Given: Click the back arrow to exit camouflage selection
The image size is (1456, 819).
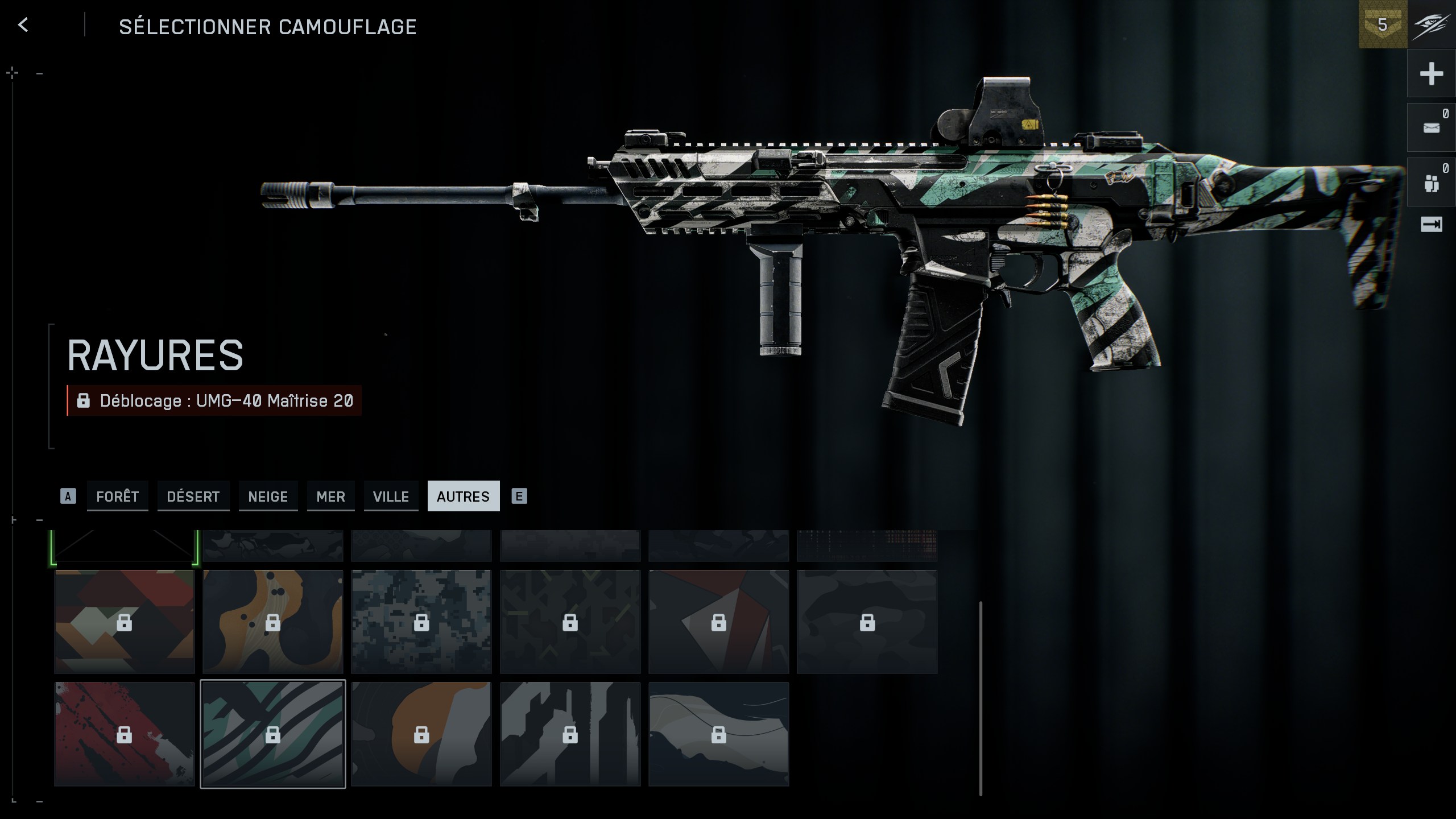Looking at the screenshot, I should [x=23, y=25].
